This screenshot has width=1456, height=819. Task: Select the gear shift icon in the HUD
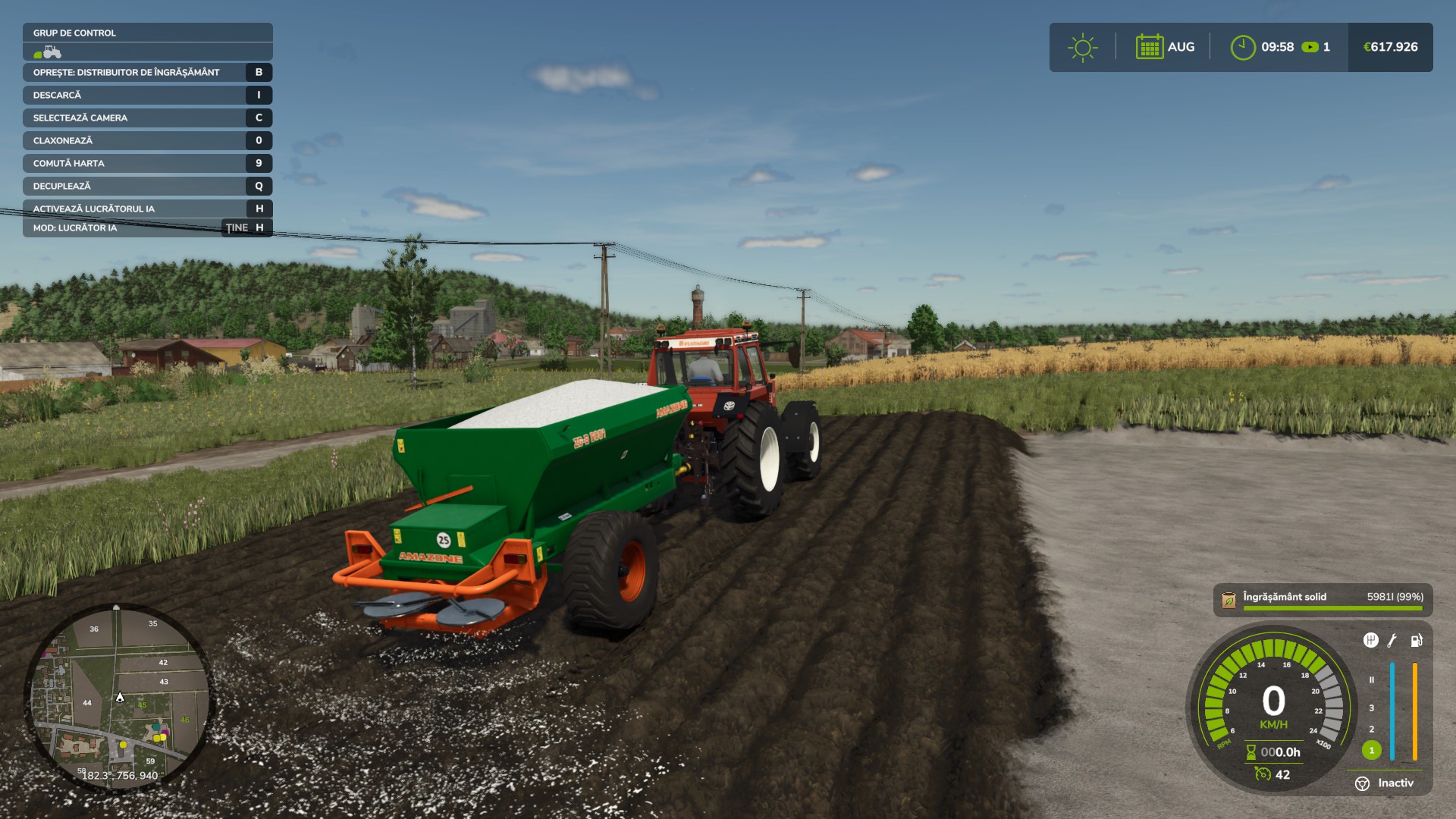(1371, 640)
